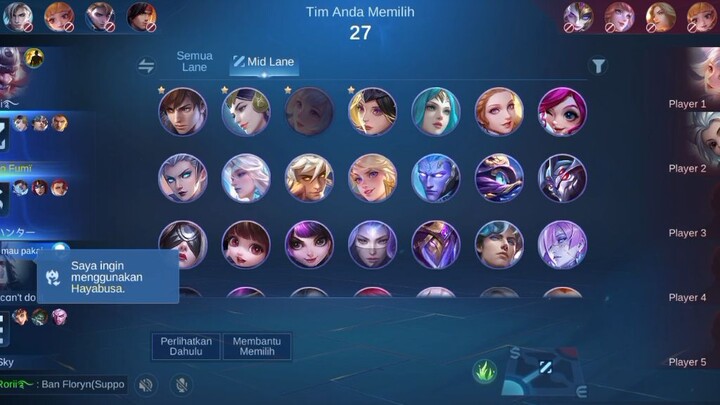Toggle the speaker mute icon
This screenshot has height=405, width=720.
[147, 384]
